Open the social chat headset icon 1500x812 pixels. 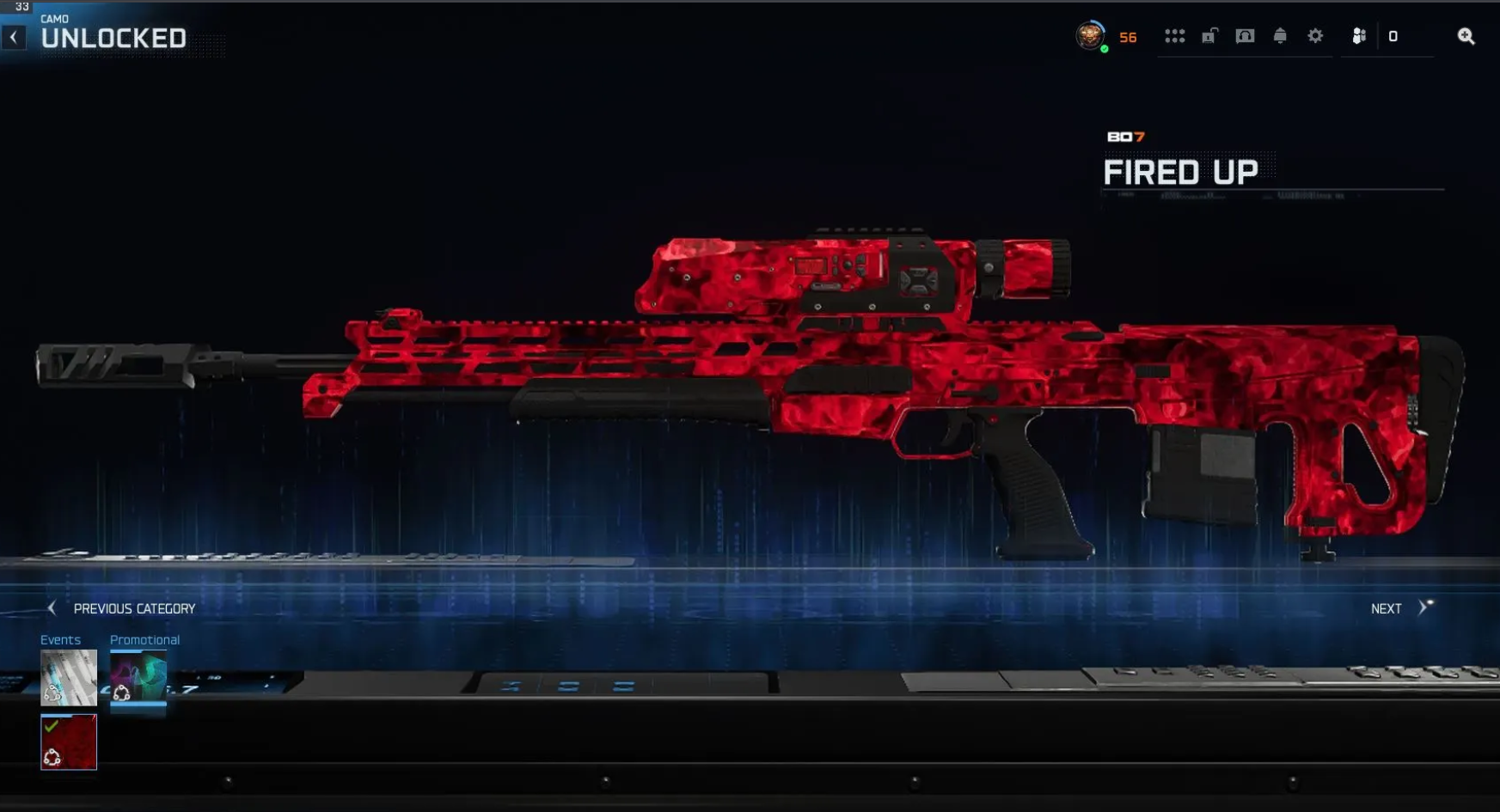(x=1245, y=36)
